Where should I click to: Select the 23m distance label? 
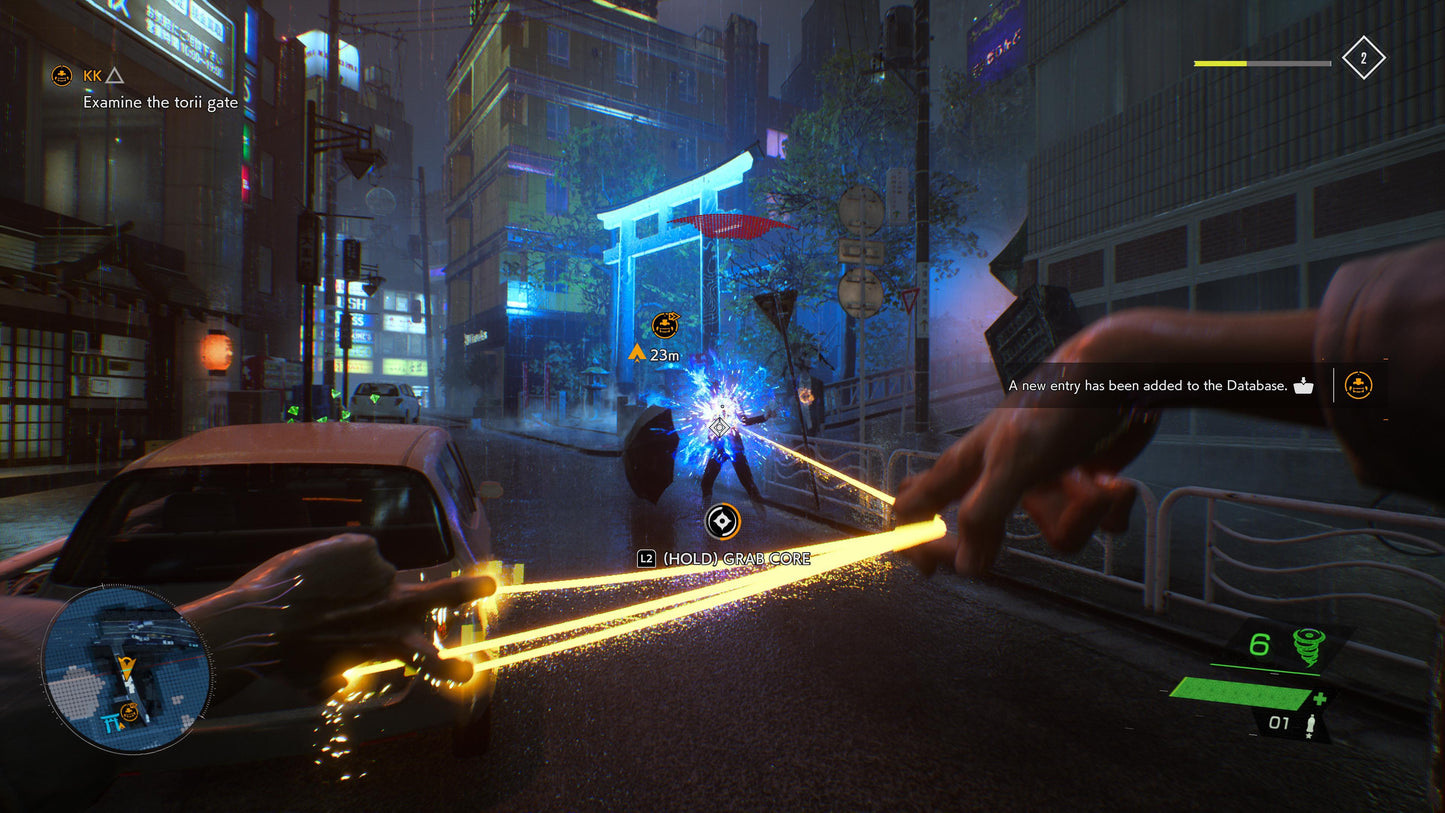663,353
